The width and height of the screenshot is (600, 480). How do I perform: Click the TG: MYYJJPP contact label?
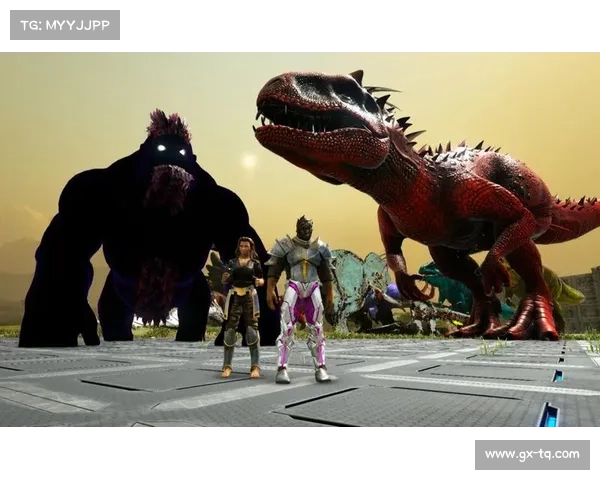click(64, 24)
